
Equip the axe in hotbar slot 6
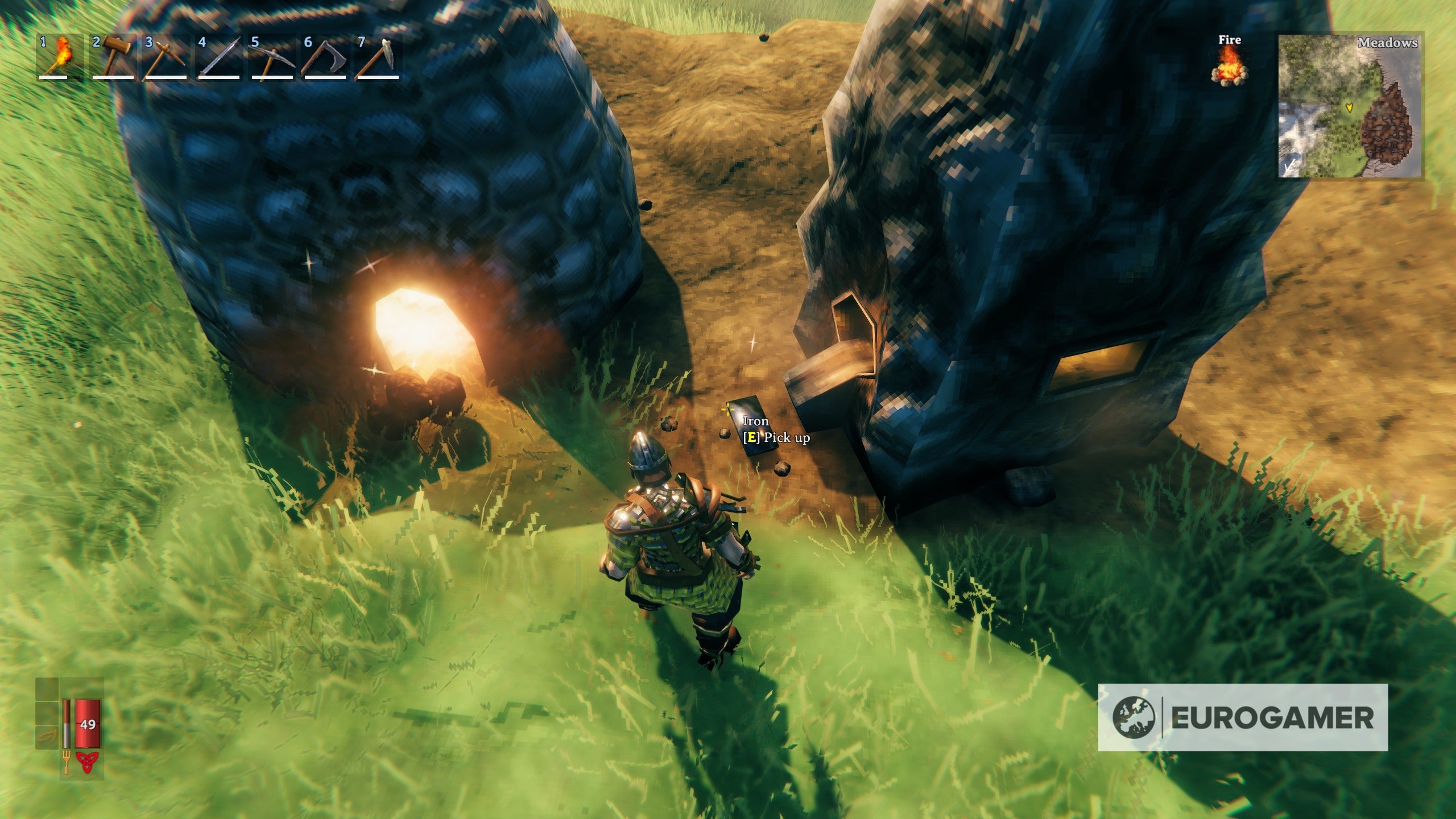click(x=324, y=57)
